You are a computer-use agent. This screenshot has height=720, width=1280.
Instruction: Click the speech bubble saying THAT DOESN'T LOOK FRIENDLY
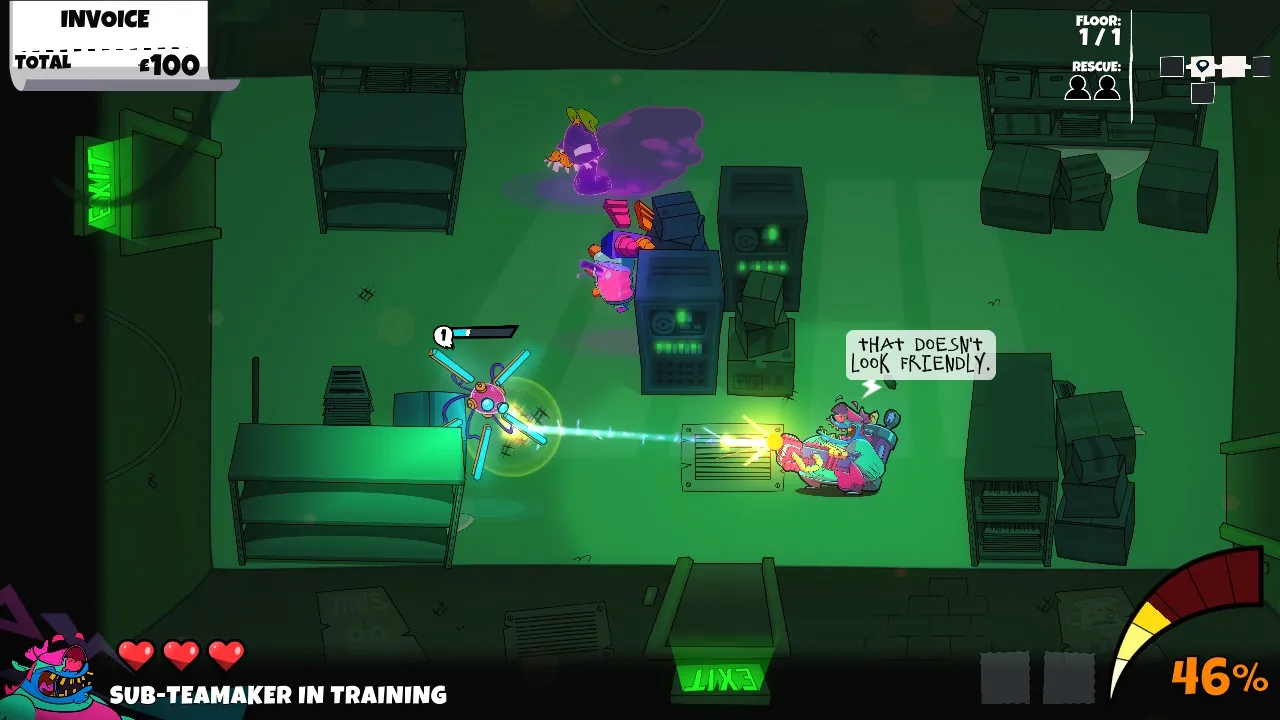(x=919, y=356)
